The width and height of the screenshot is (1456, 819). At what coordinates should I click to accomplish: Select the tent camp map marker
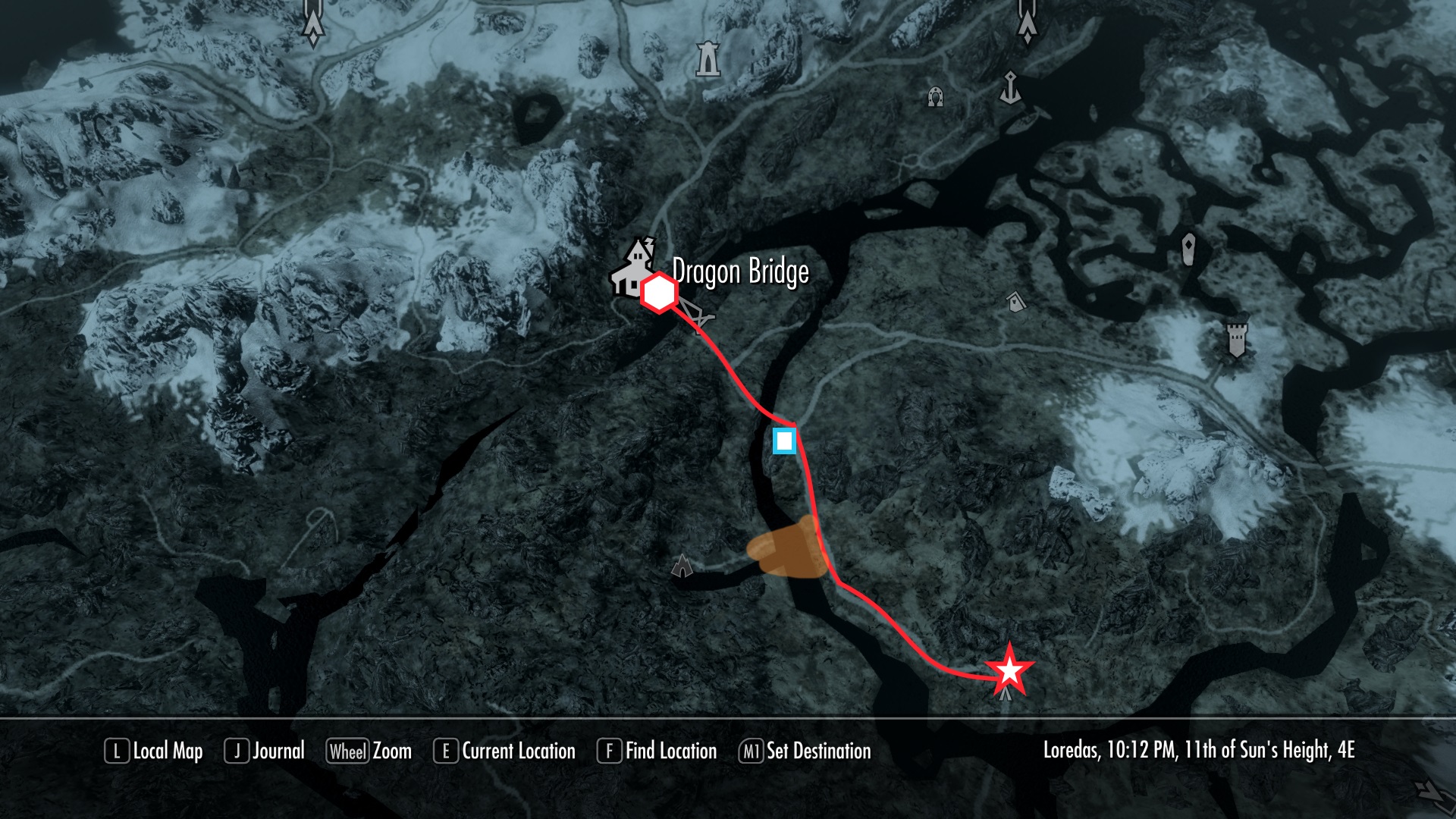682,565
